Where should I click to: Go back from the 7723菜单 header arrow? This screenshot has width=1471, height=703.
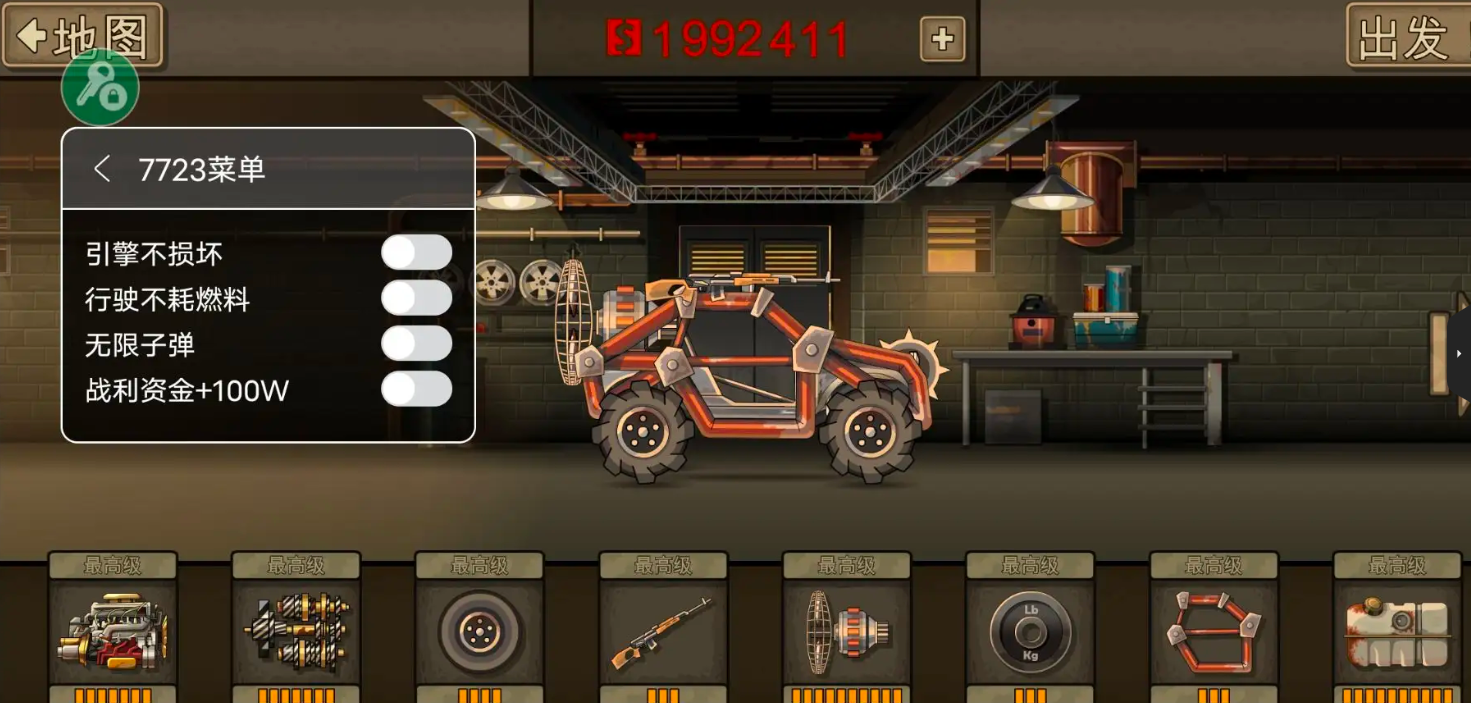[102, 169]
